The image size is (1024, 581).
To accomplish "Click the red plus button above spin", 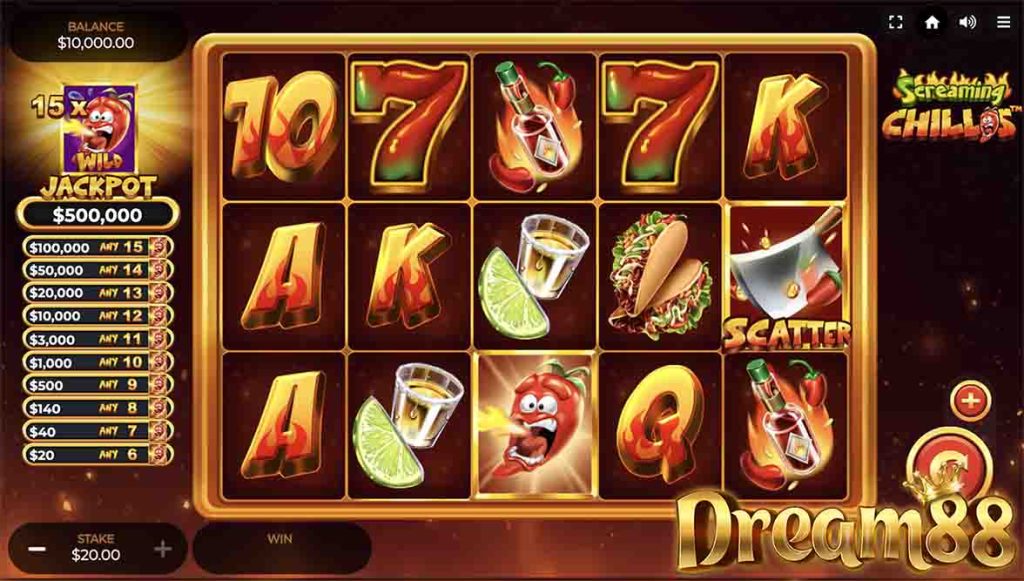I will (x=969, y=401).
